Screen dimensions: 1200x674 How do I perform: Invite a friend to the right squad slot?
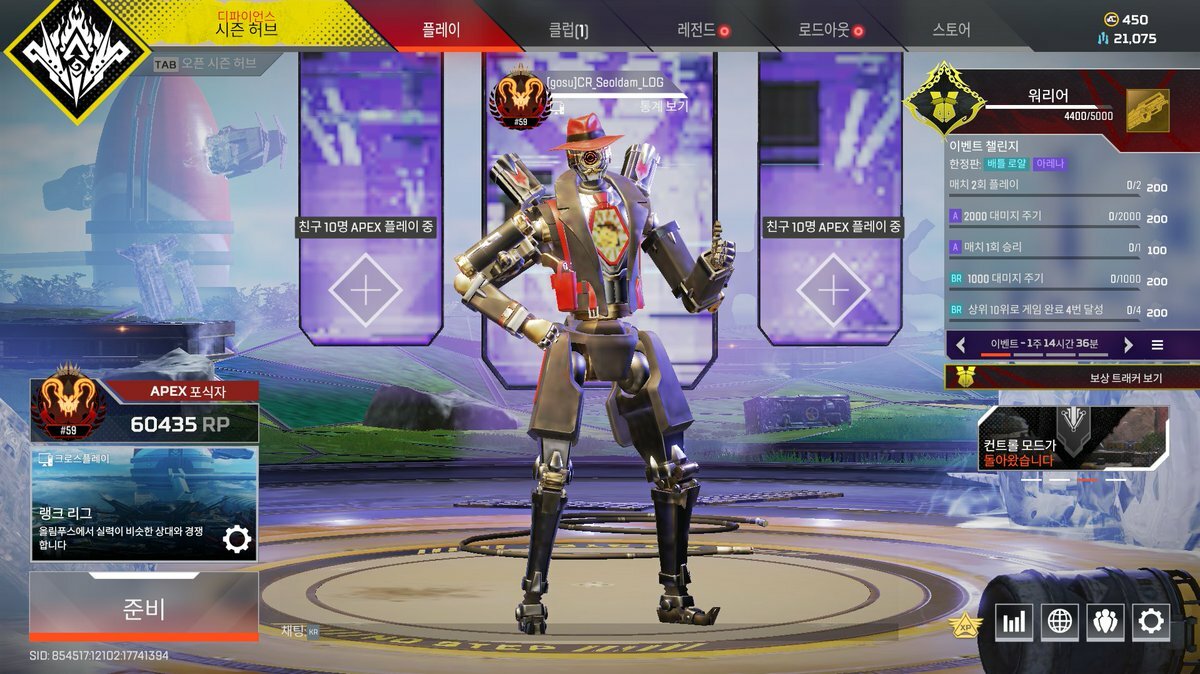click(833, 290)
